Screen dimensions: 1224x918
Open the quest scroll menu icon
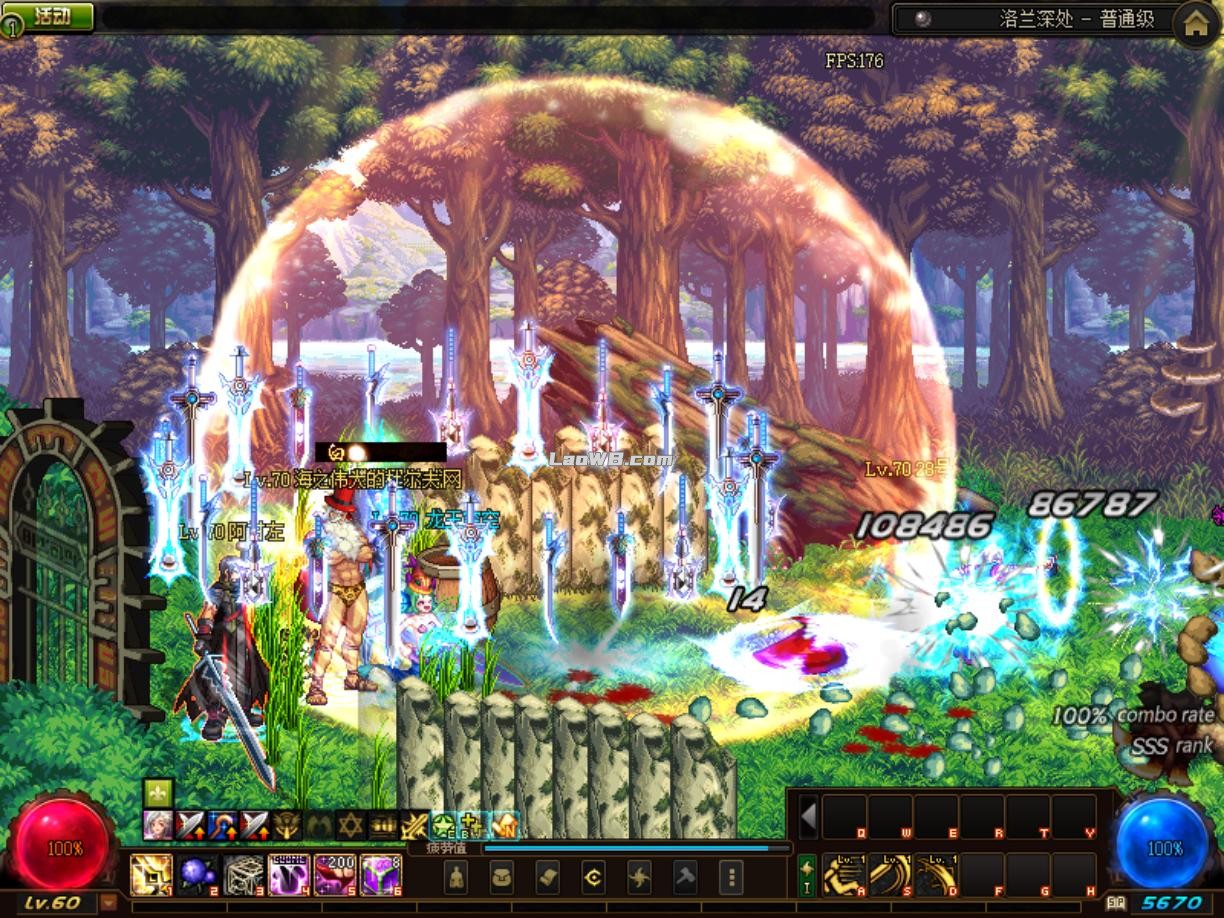(x=547, y=877)
